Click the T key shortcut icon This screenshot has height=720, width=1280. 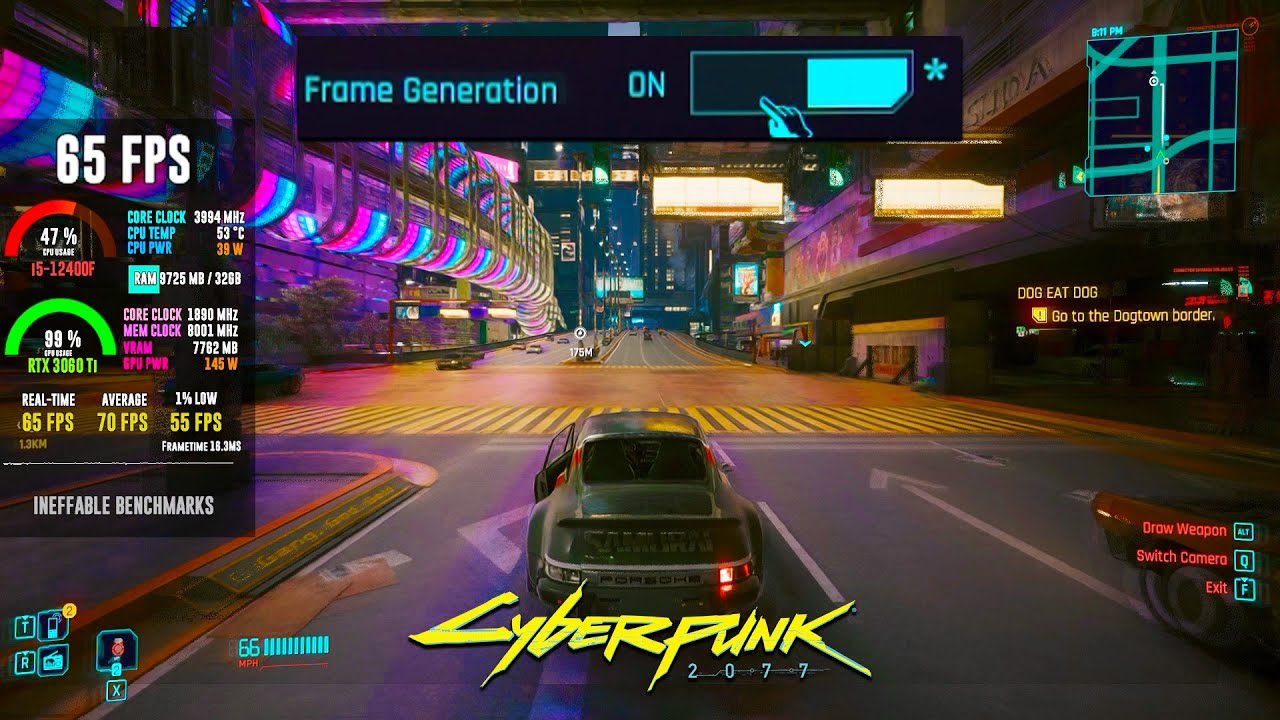click(25, 625)
